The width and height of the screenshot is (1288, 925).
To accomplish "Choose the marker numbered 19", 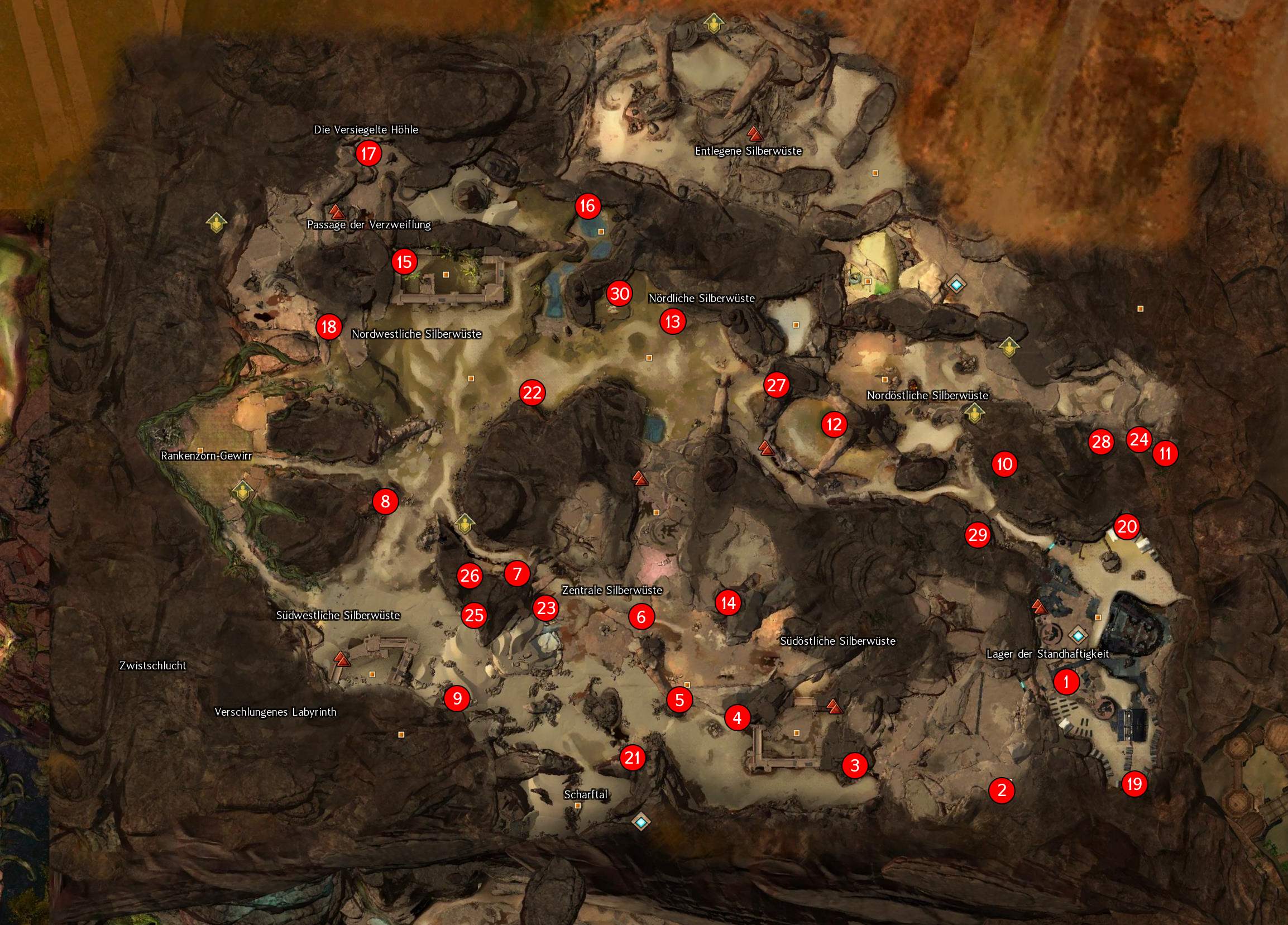I will point(1134,784).
